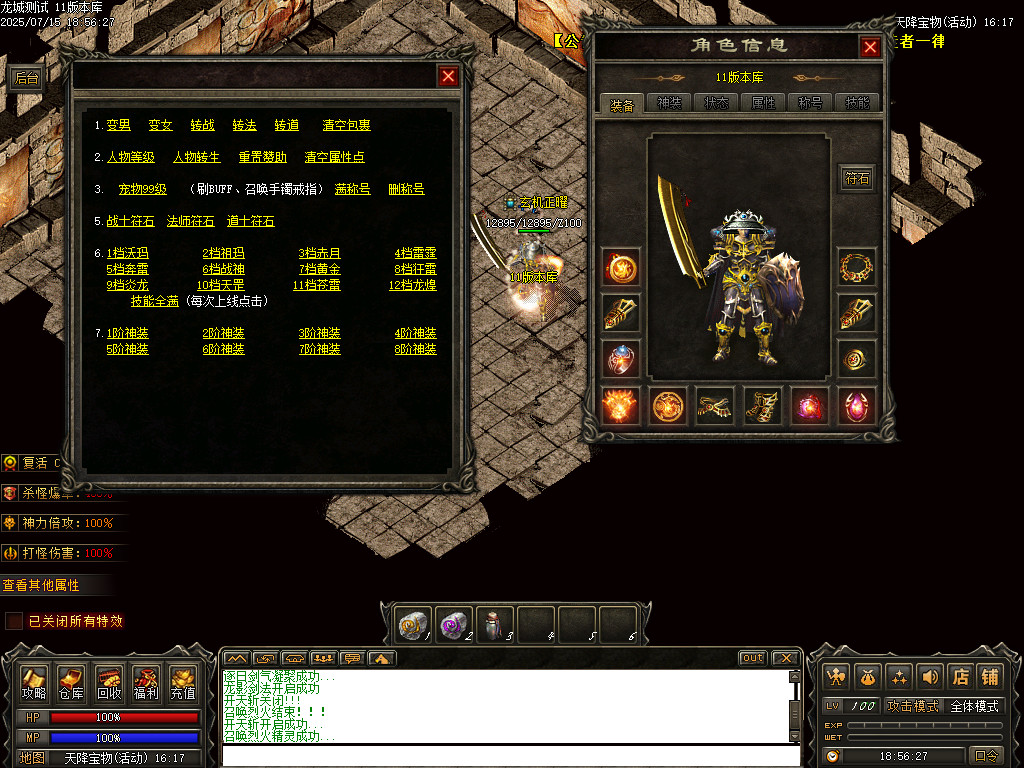Image resolution: width=1024 pixels, height=768 pixels.
Task: Open the 后台 backend button
Action: pyautogui.click(x=26, y=78)
